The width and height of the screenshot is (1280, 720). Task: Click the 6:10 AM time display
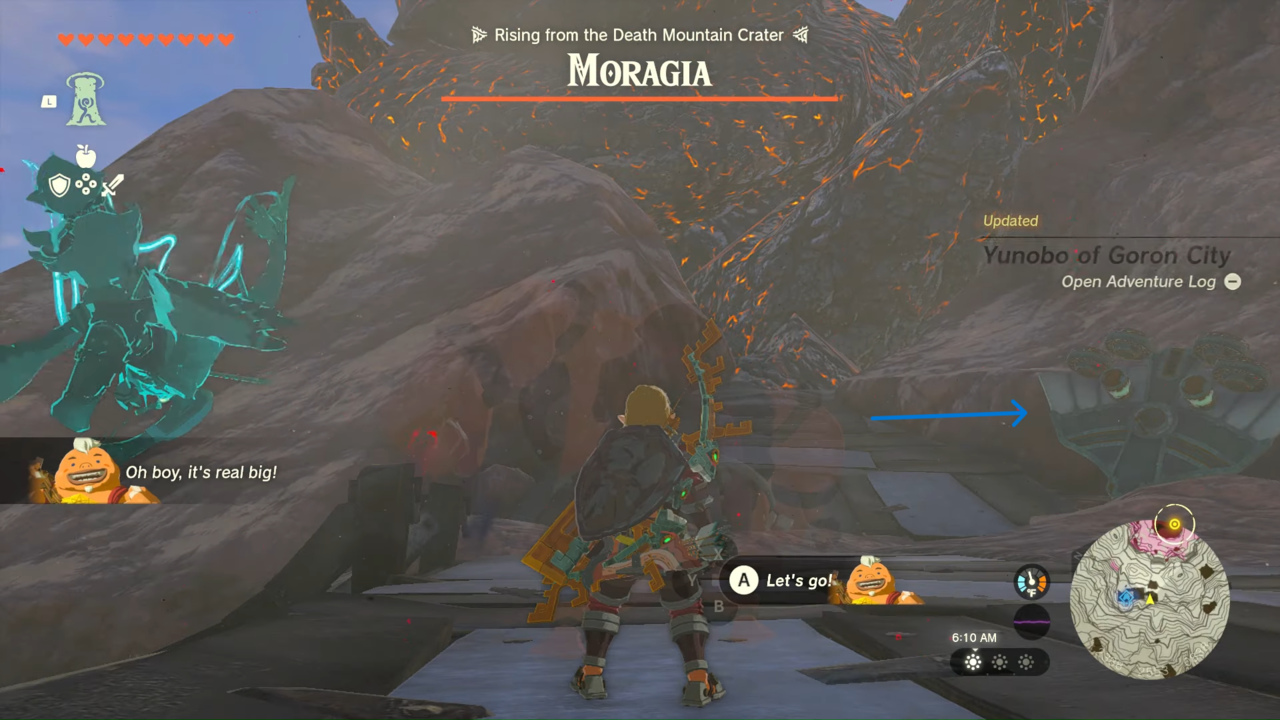pyautogui.click(x=975, y=637)
